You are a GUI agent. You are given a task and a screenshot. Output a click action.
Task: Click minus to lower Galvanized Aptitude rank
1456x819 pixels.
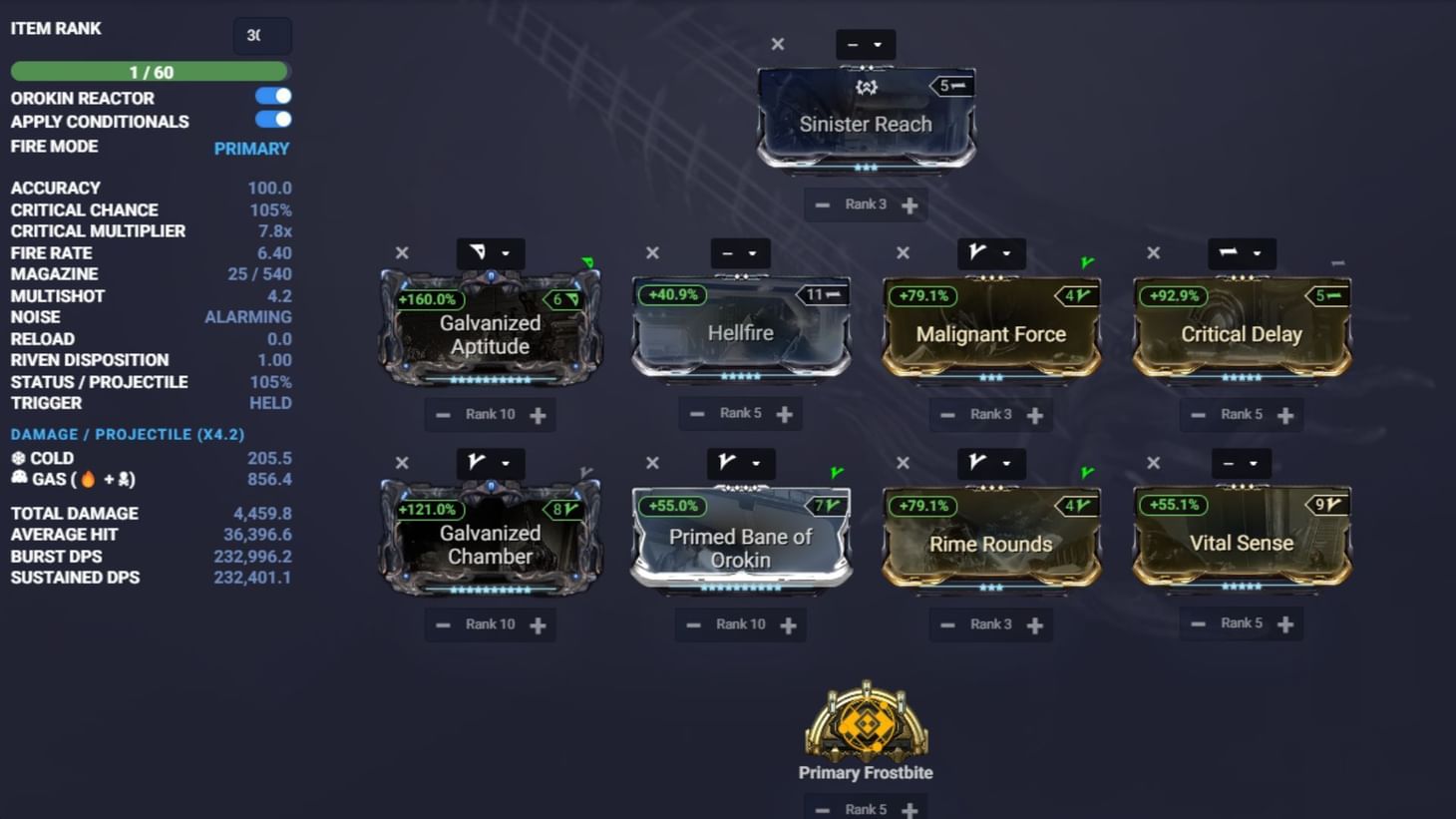click(x=445, y=414)
